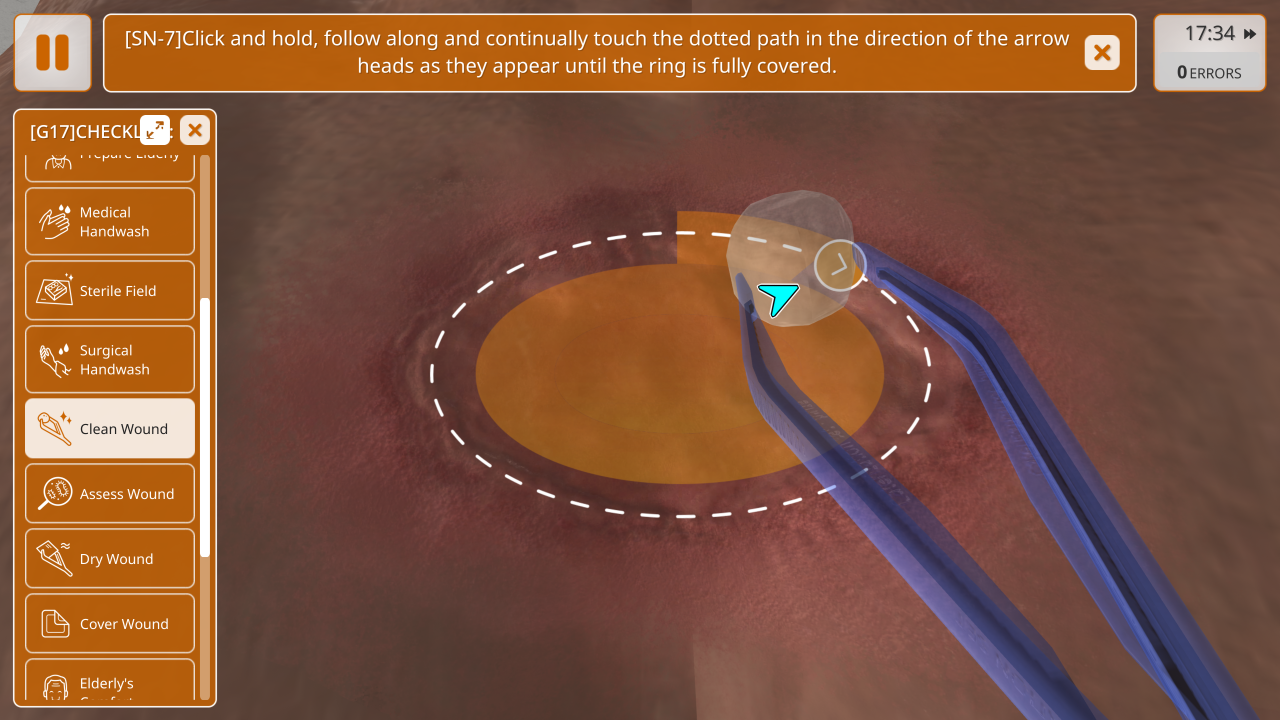The height and width of the screenshot is (720, 1280).
Task: Select the Clean Wound step
Action: (x=110, y=429)
